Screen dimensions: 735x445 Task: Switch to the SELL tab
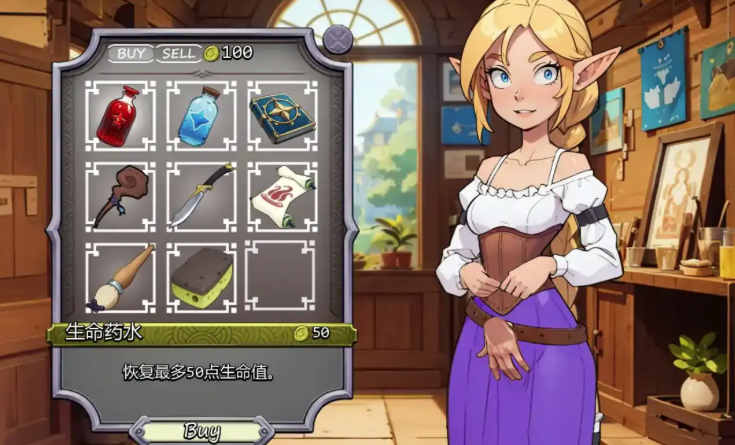pyautogui.click(x=179, y=53)
